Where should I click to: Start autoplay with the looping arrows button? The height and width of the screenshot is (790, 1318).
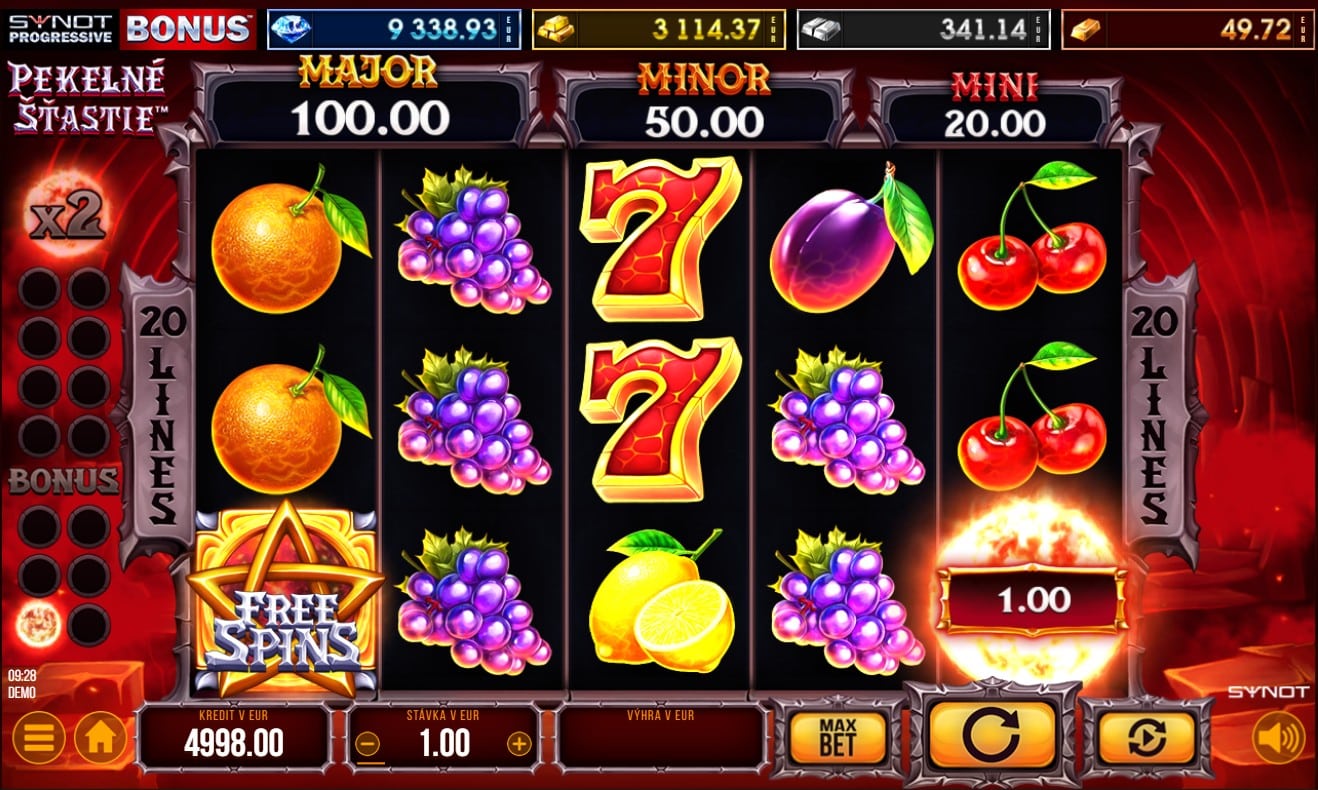click(x=1146, y=738)
